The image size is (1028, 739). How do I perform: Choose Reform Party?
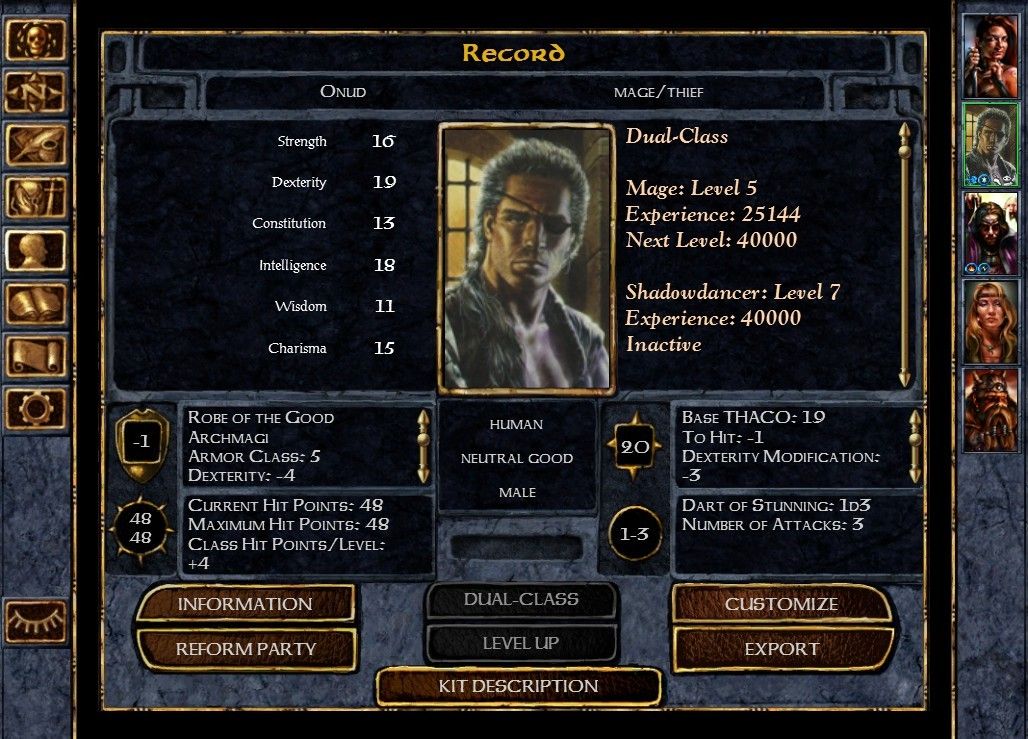tap(245, 649)
